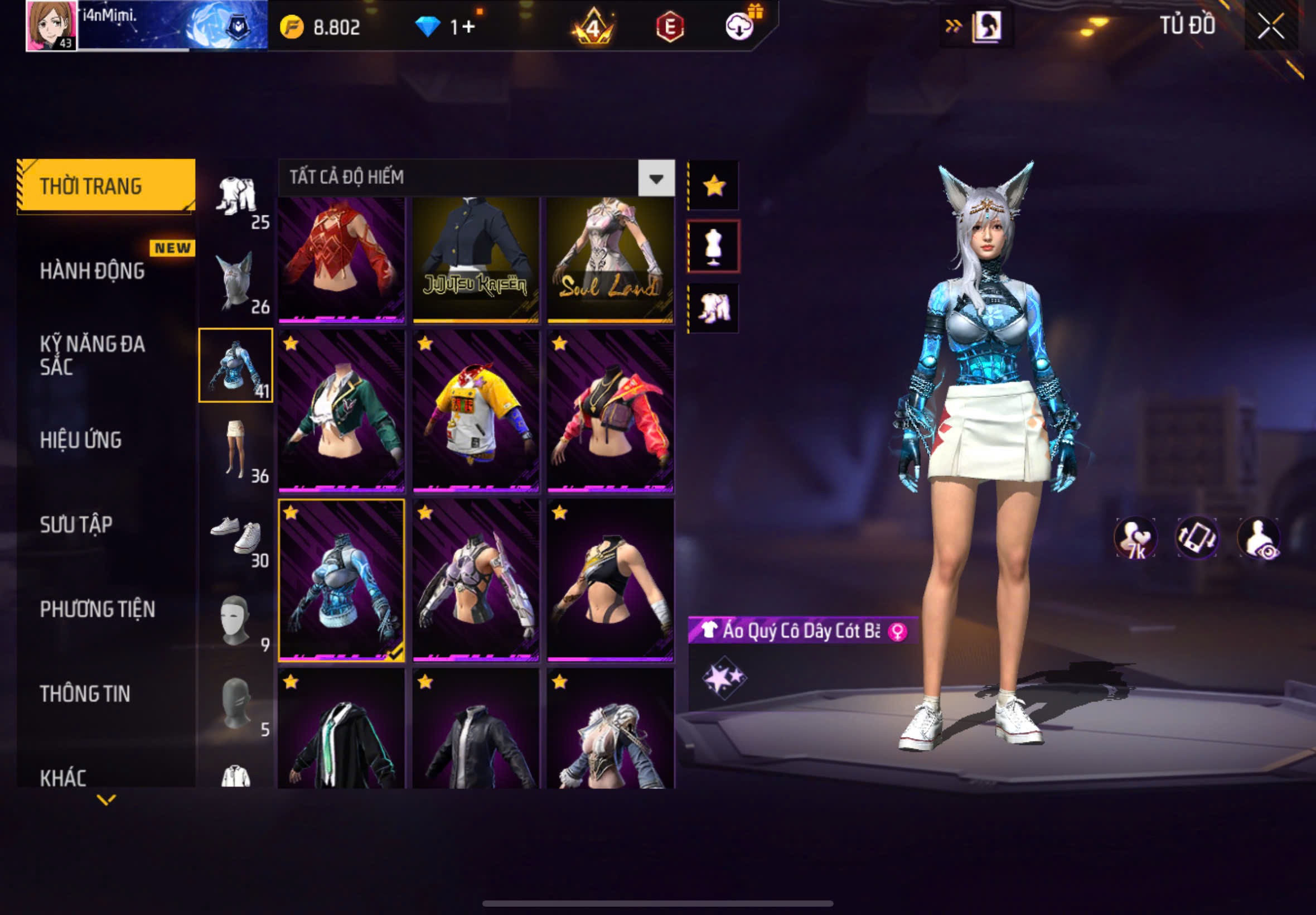Screen dimensions: 1316x915
Task: Choose the green varsity jacket top
Action: click(341, 411)
